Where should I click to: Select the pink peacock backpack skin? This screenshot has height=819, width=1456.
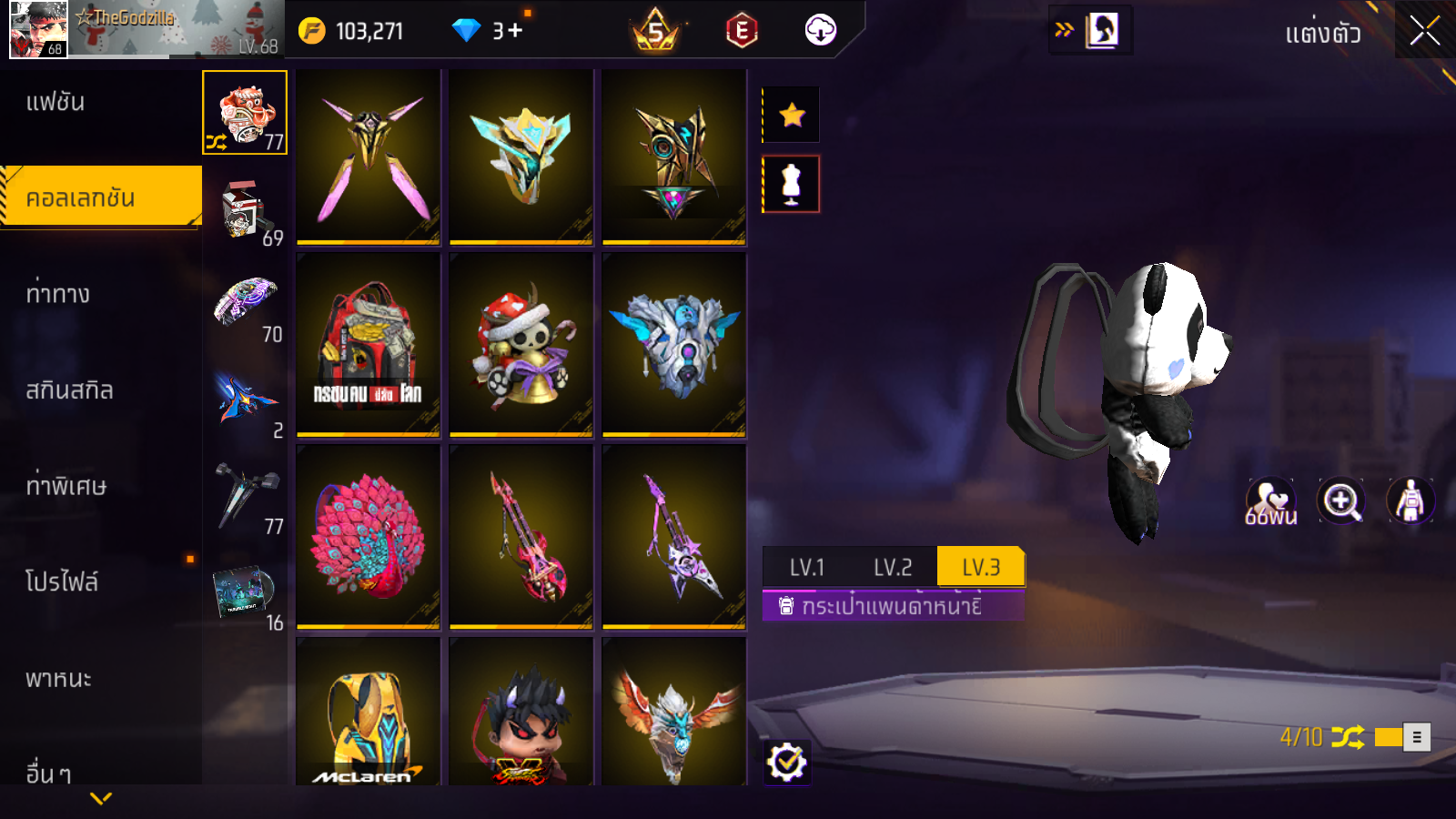click(368, 536)
